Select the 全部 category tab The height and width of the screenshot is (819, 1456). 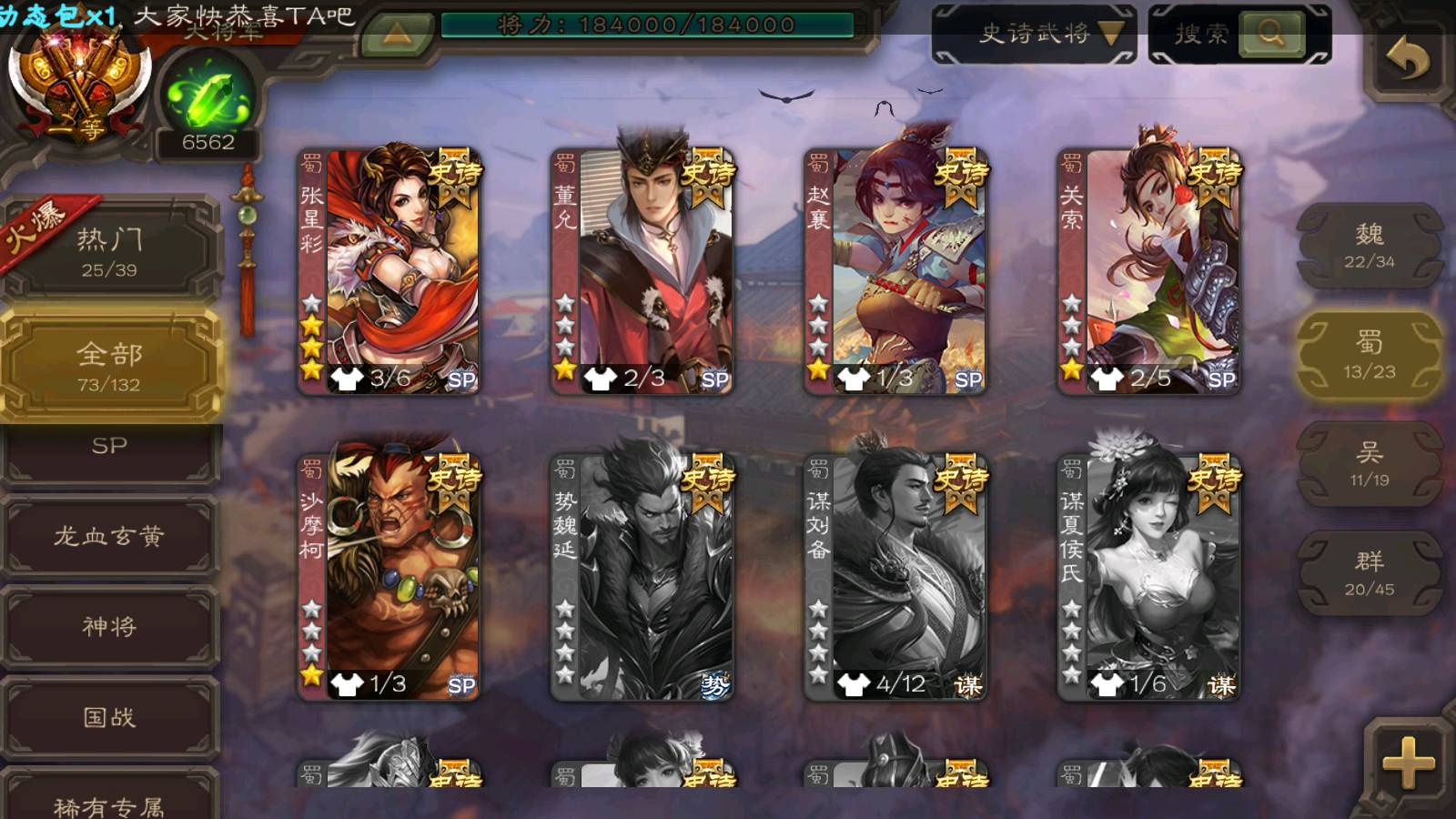point(109,364)
